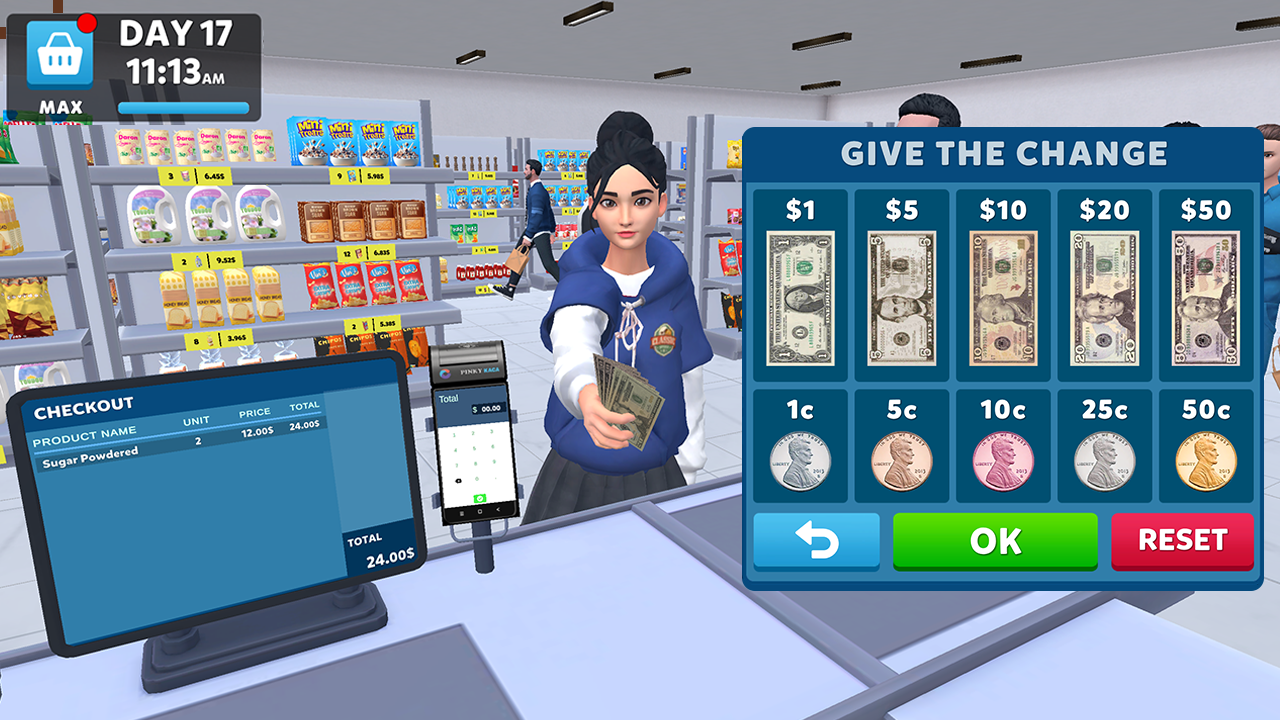1280x720 pixels.
Task: Pick the 10c coin
Action: [1003, 462]
